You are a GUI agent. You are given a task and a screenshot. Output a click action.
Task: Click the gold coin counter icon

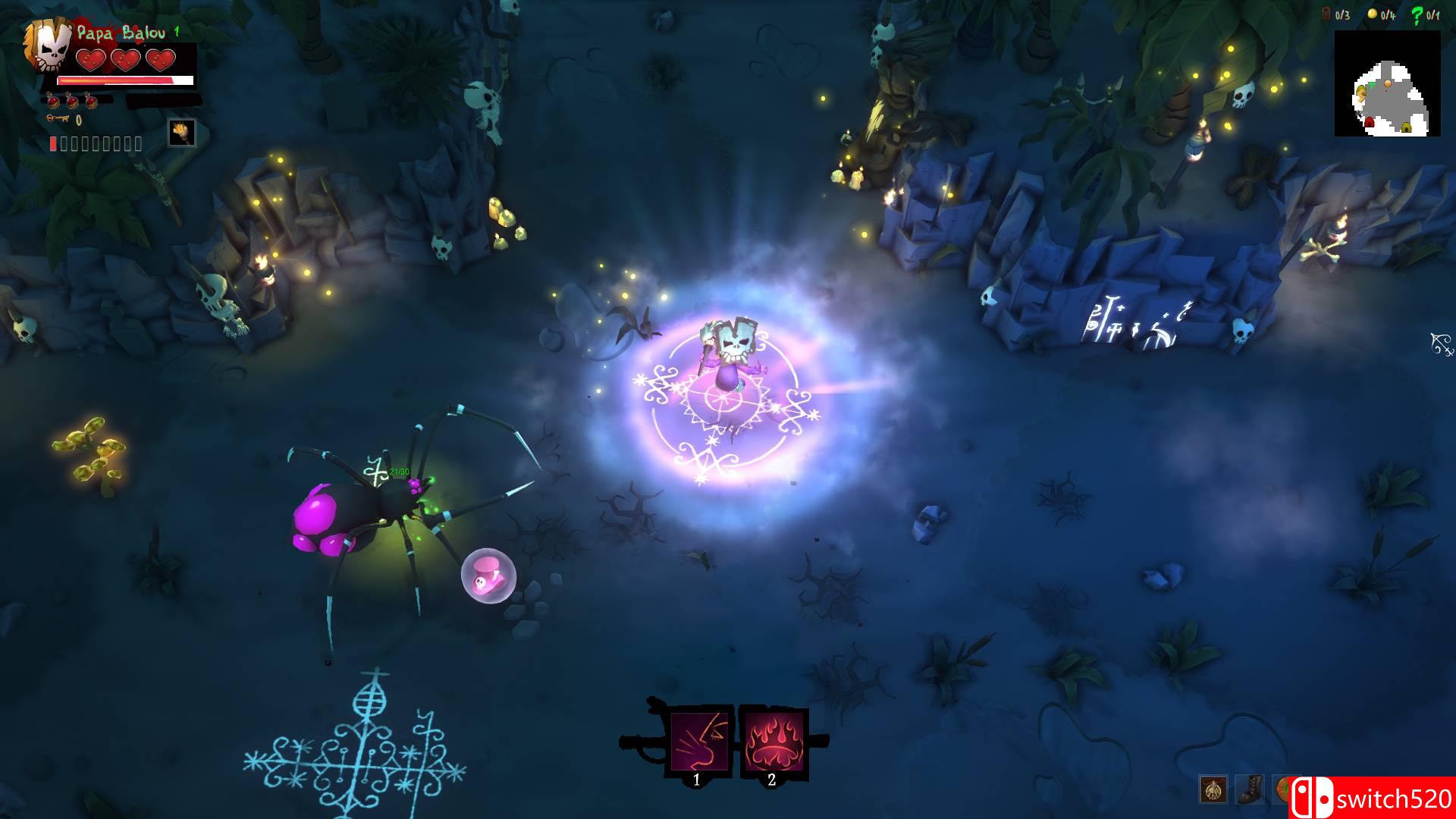pyautogui.click(x=1373, y=14)
